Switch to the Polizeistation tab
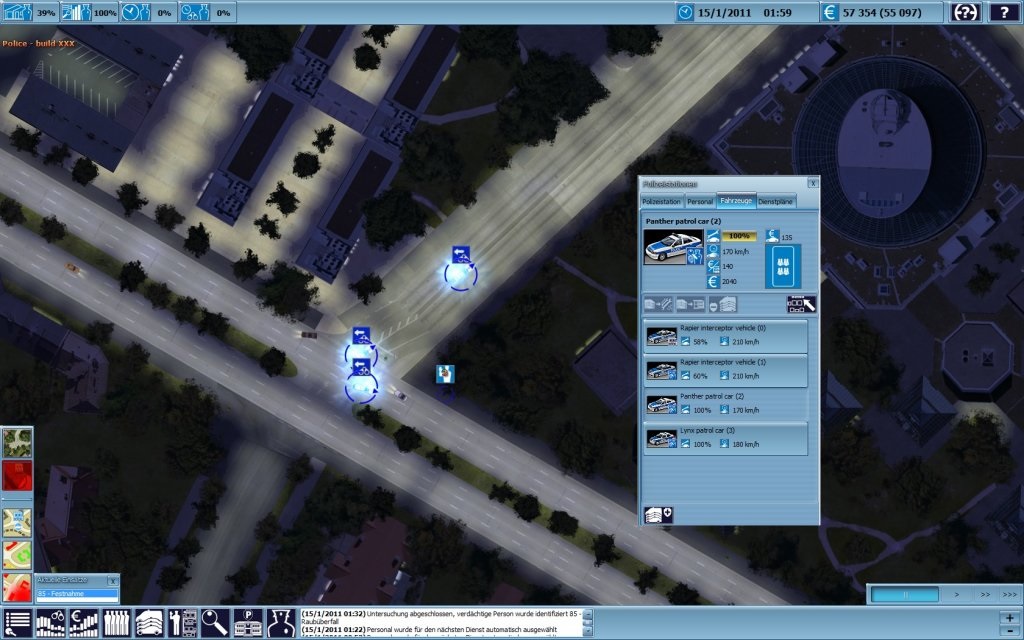The height and width of the screenshot is (640, 1024). click(x=662, y=201)
